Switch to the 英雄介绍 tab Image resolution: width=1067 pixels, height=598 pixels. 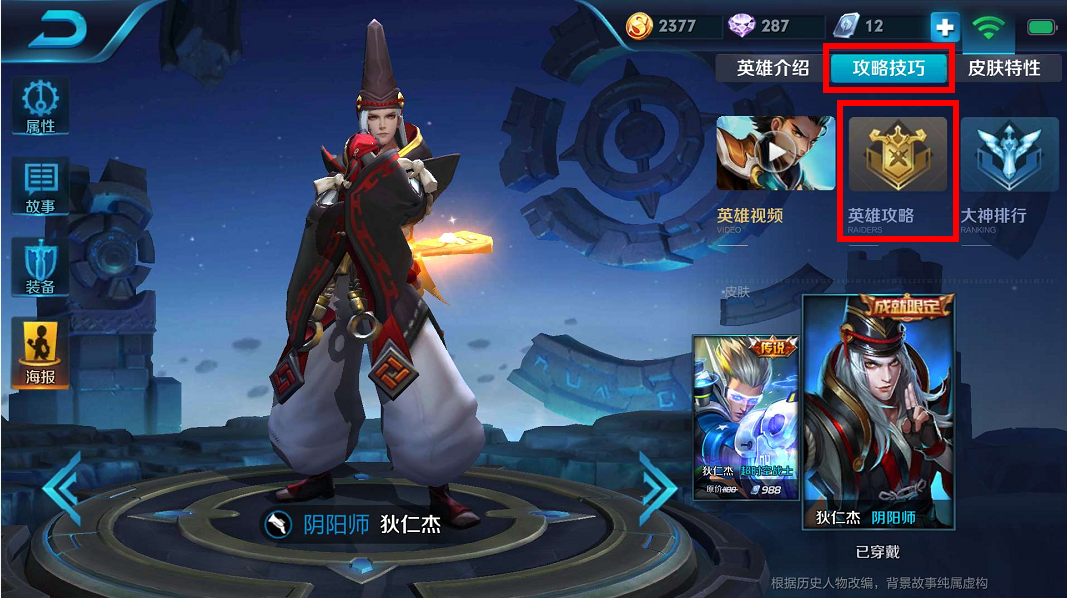pos(773,68)
